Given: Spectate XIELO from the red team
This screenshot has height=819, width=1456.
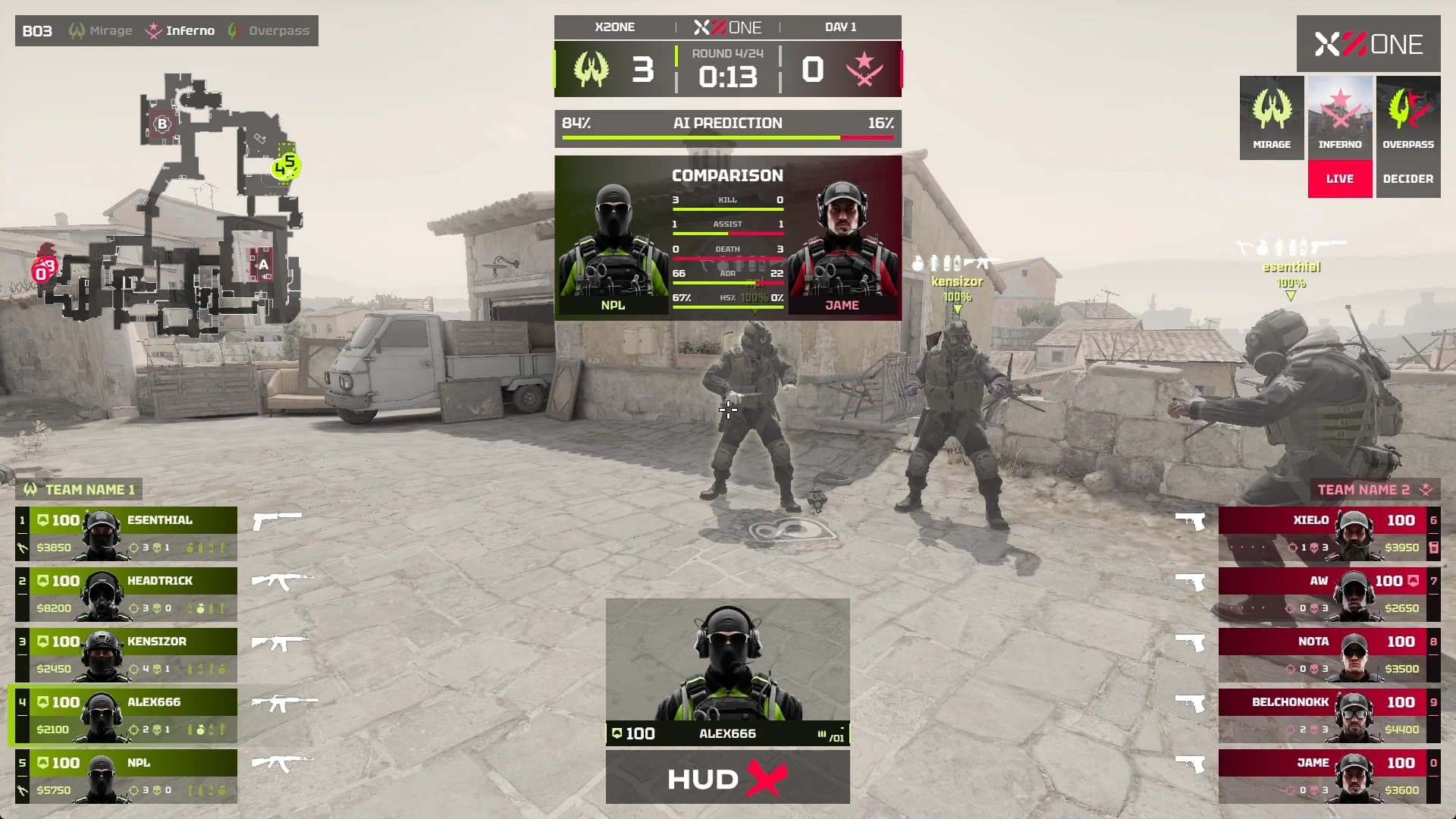Looking at the screenshot, I should [1329, 533].
